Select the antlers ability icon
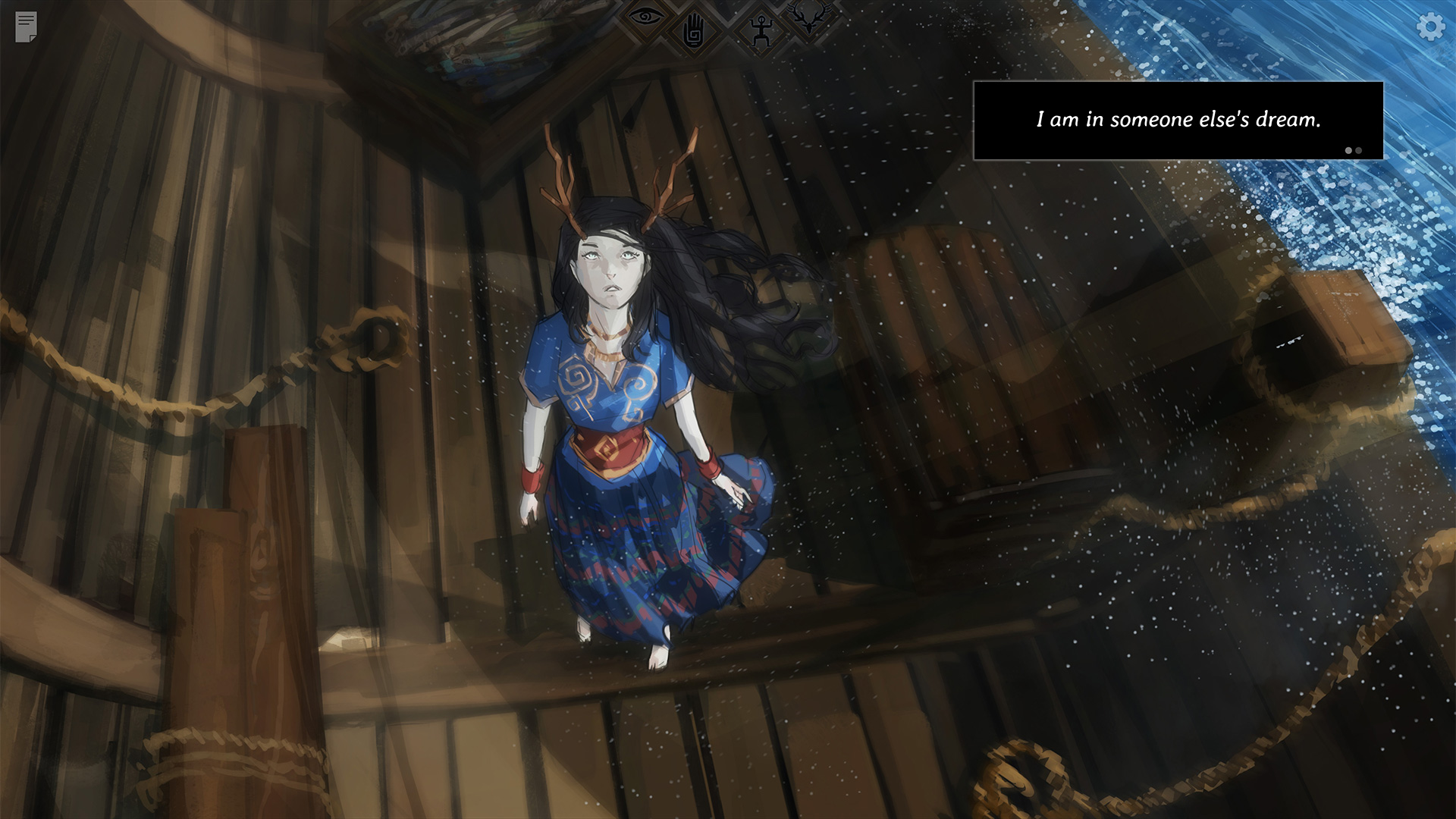This screenshot has height=819, width=1456. click(x=808, y=16)
